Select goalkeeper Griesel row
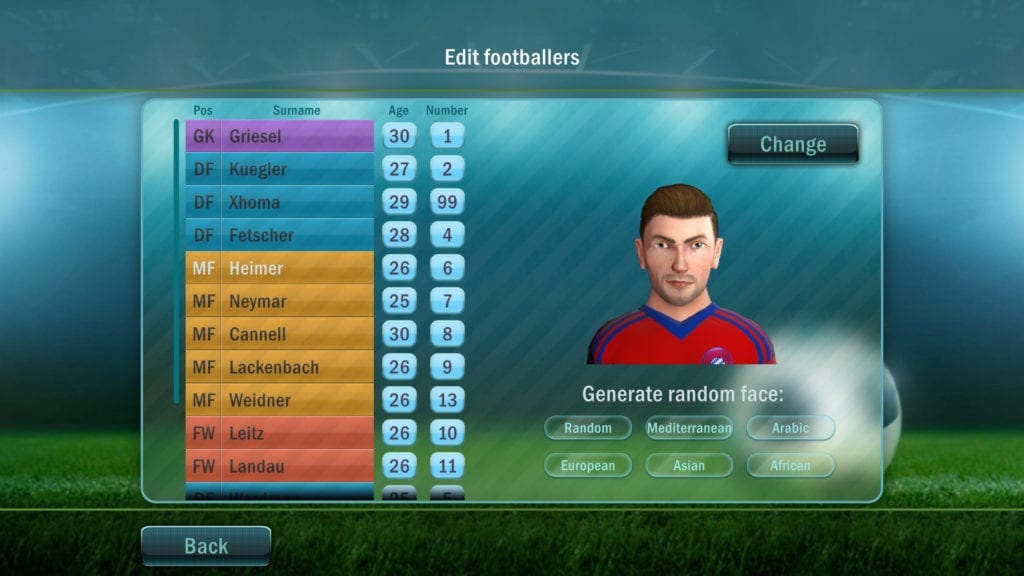 pyautogui.click(x=280, y=136)
